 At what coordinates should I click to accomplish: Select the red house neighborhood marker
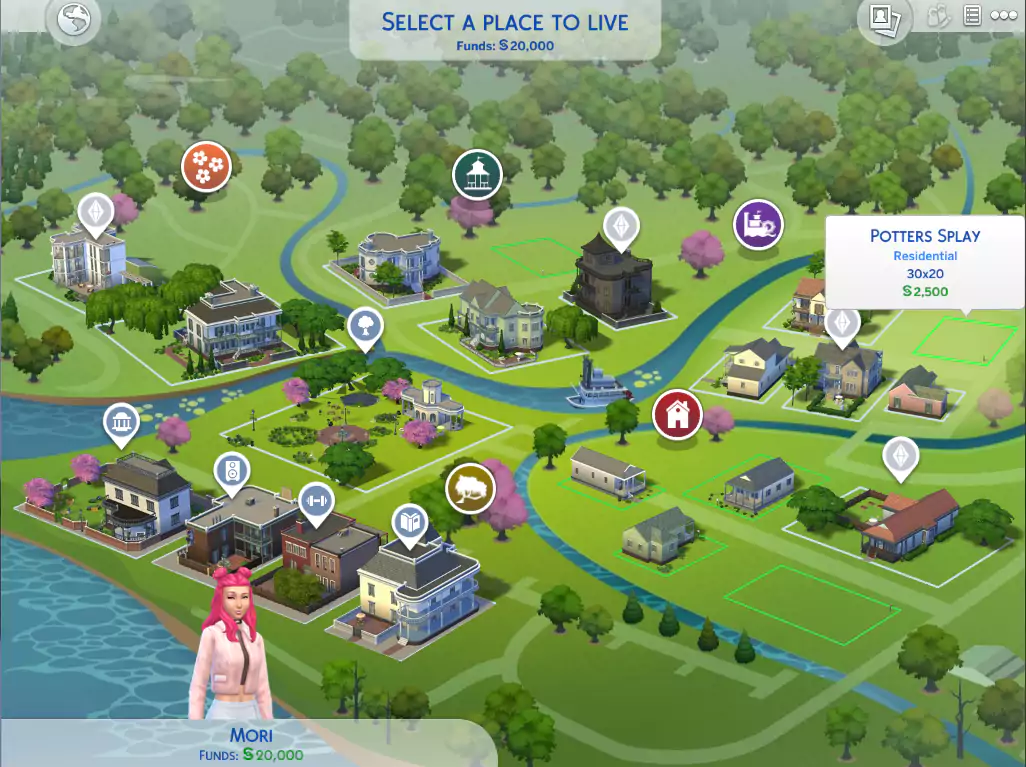pos(677,414)
